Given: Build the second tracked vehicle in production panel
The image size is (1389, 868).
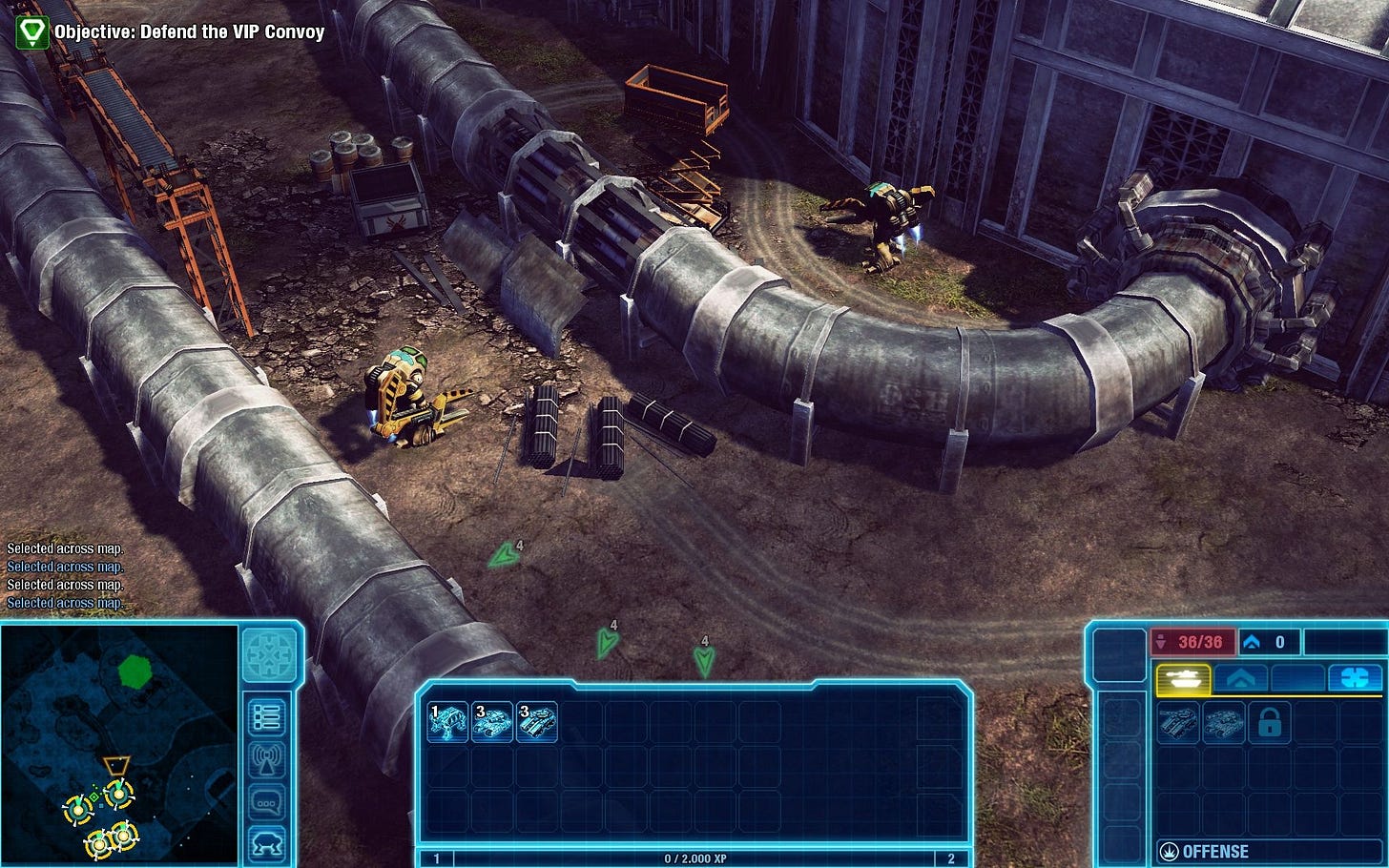Looking at the screenshot, I should click(1223, 723).
